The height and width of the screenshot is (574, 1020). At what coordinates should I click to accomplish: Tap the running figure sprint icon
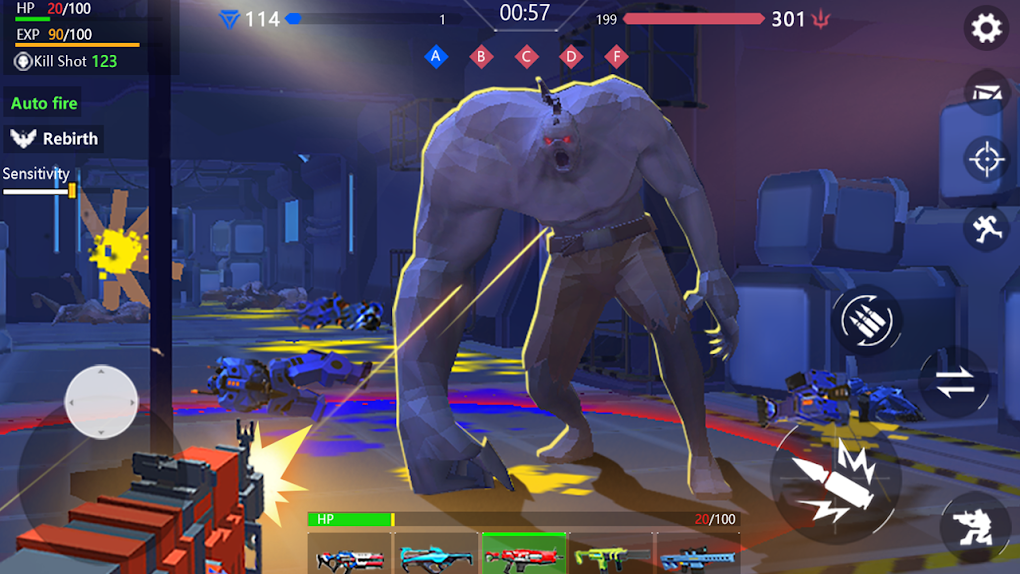pyautogui.click(x=987, y=227)
